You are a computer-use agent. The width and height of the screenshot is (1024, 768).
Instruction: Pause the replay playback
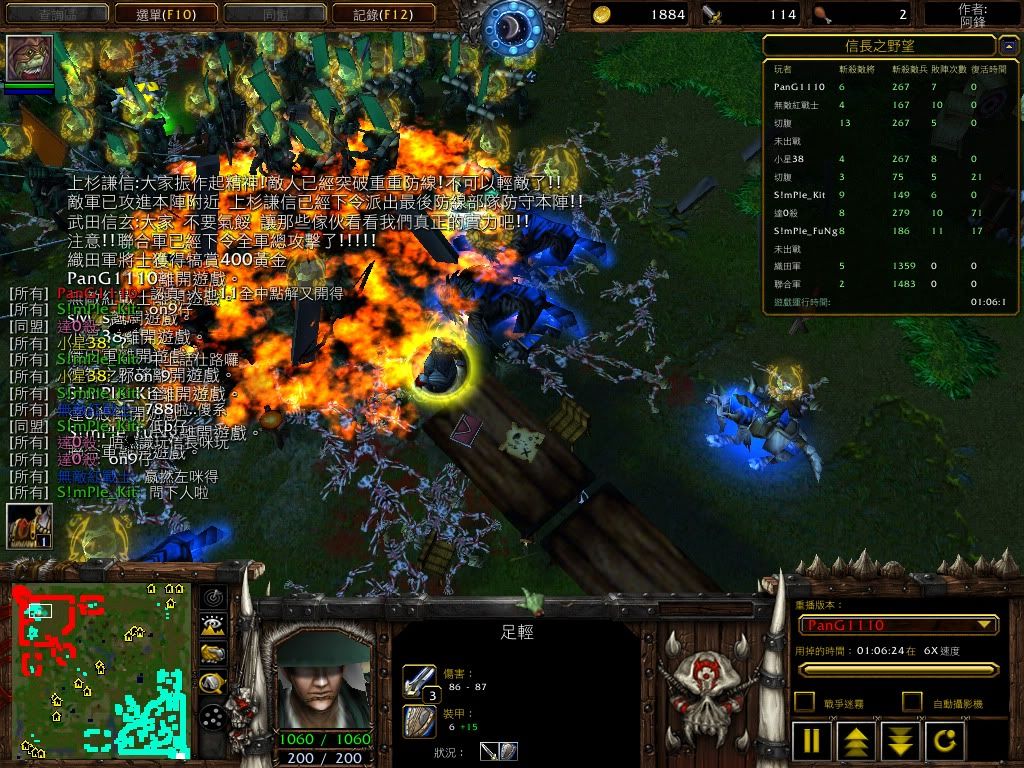812,741
